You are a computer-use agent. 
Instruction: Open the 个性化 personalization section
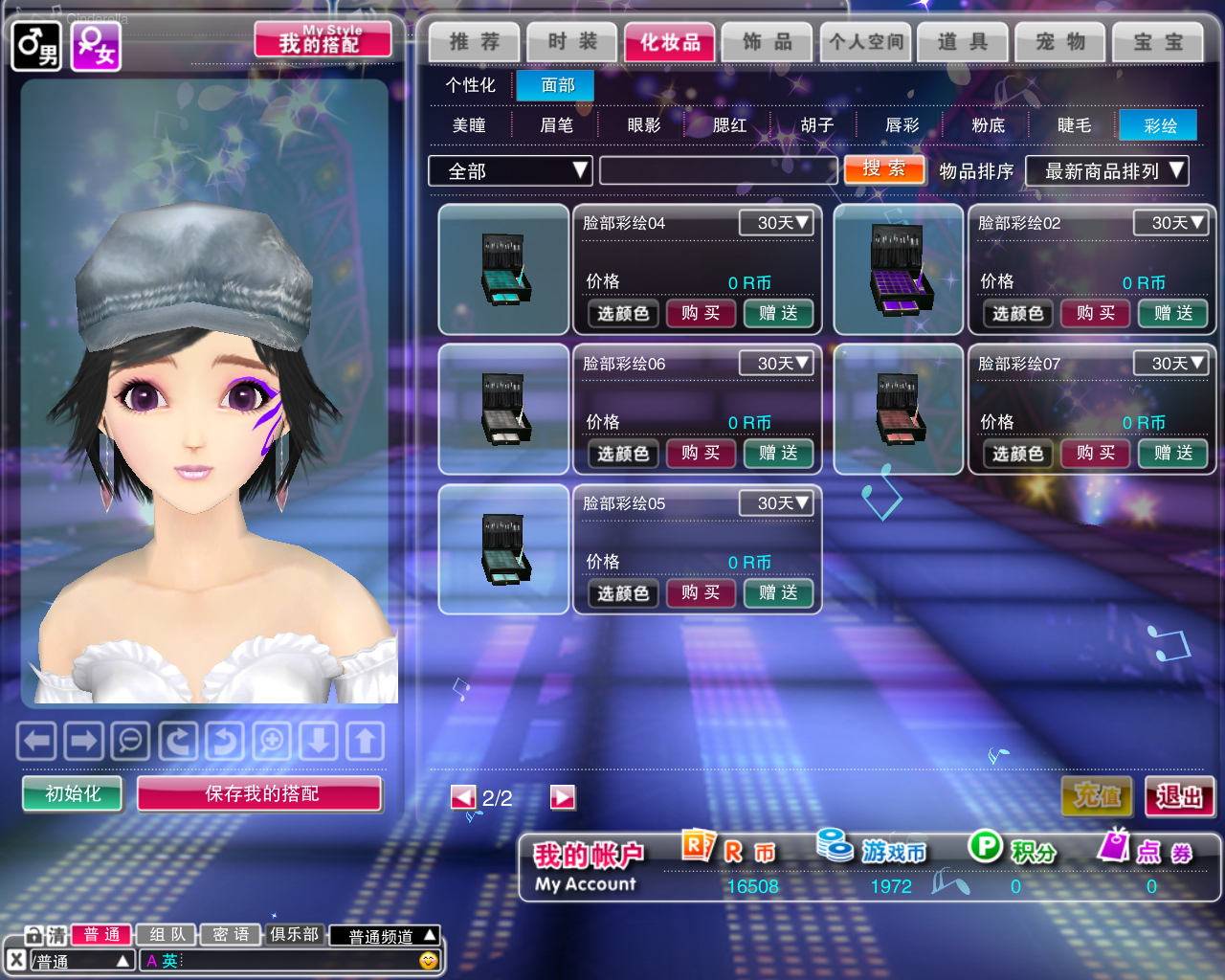pos(470,85)
